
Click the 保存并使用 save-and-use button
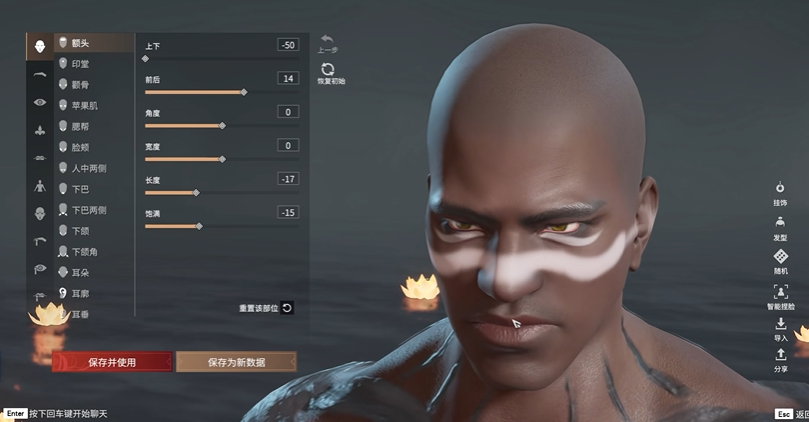point(111,362)
